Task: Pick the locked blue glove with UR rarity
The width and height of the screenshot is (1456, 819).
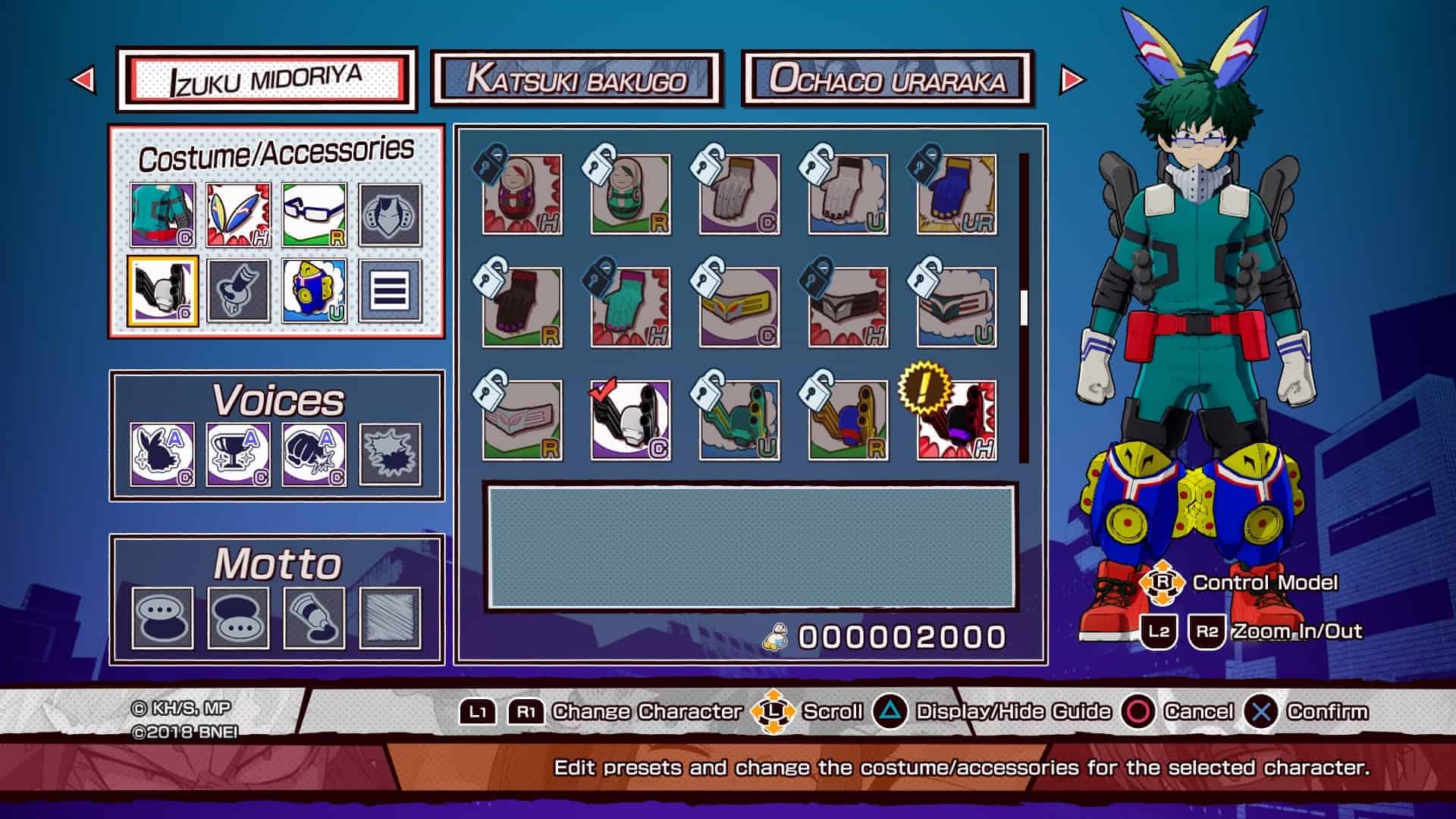Action: pos(956,195)
